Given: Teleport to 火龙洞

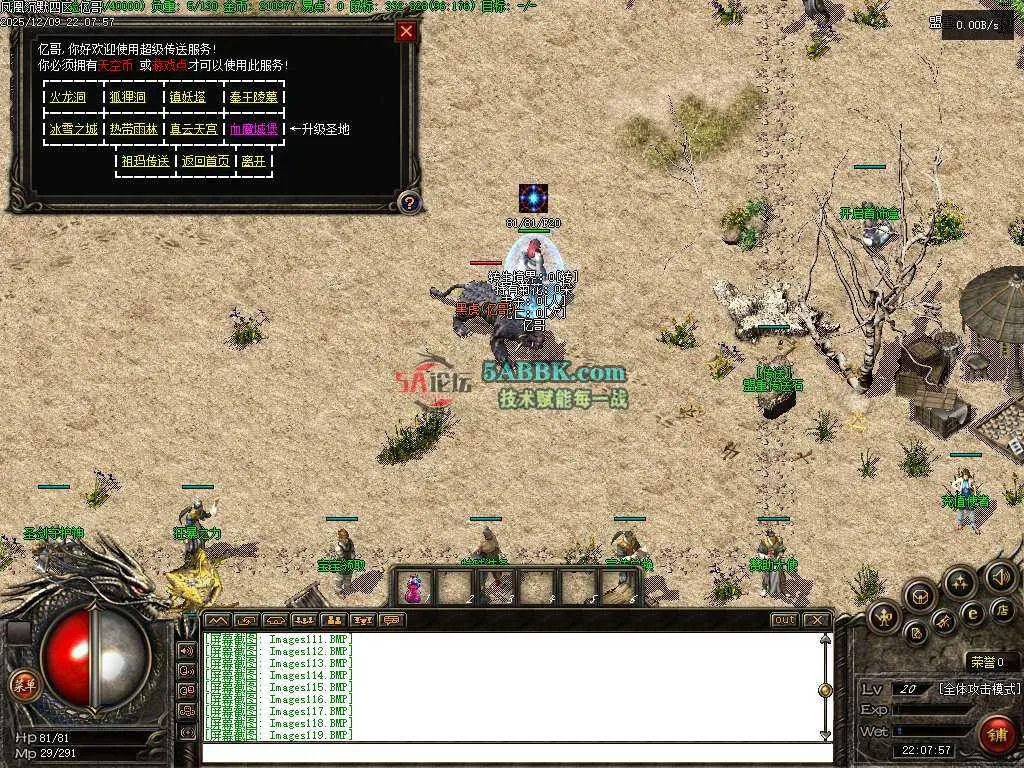Looking at the screenshot, I should (x=67, y=97).
